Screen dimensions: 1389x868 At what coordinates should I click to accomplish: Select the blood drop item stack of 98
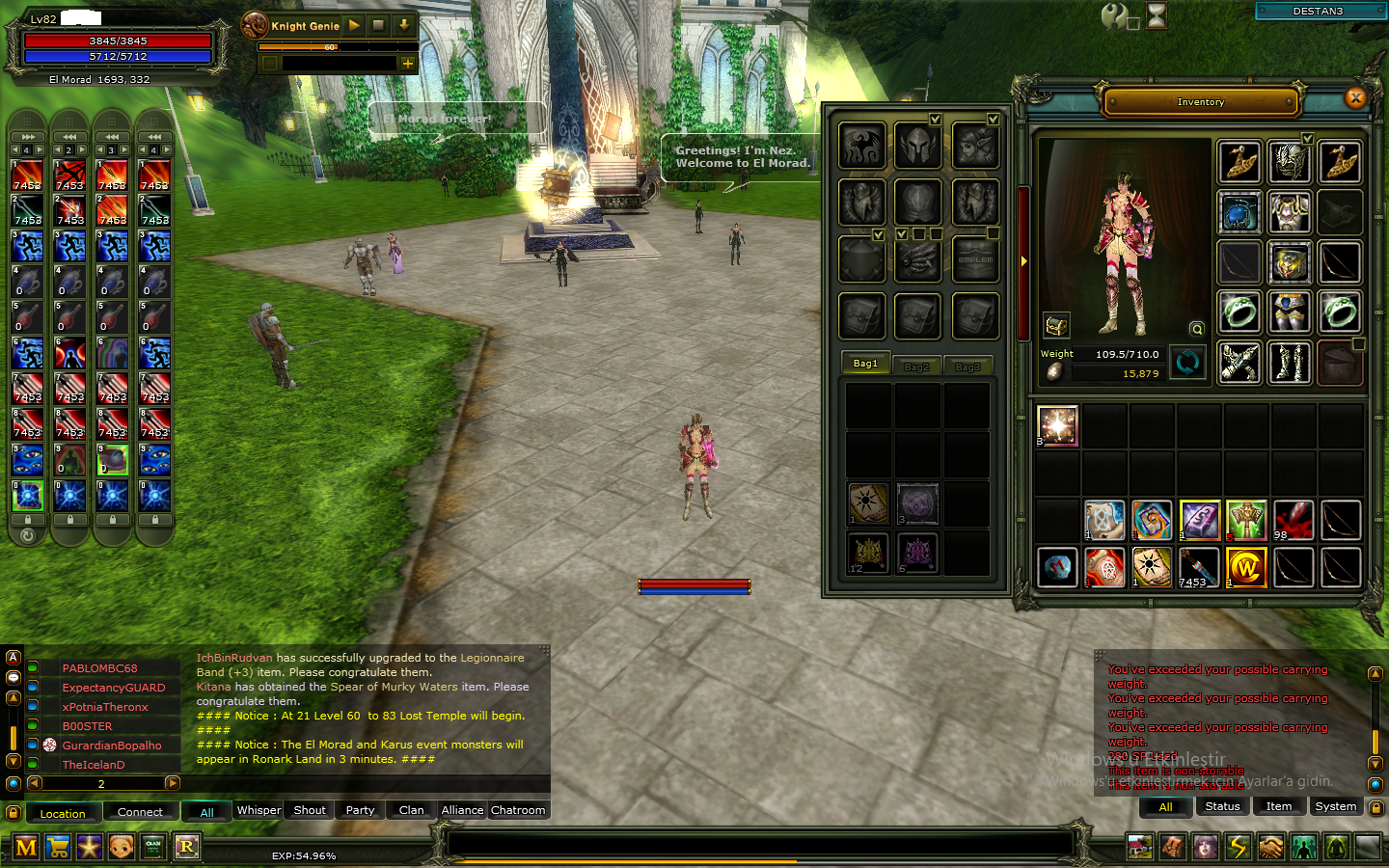coord(1293,520)
